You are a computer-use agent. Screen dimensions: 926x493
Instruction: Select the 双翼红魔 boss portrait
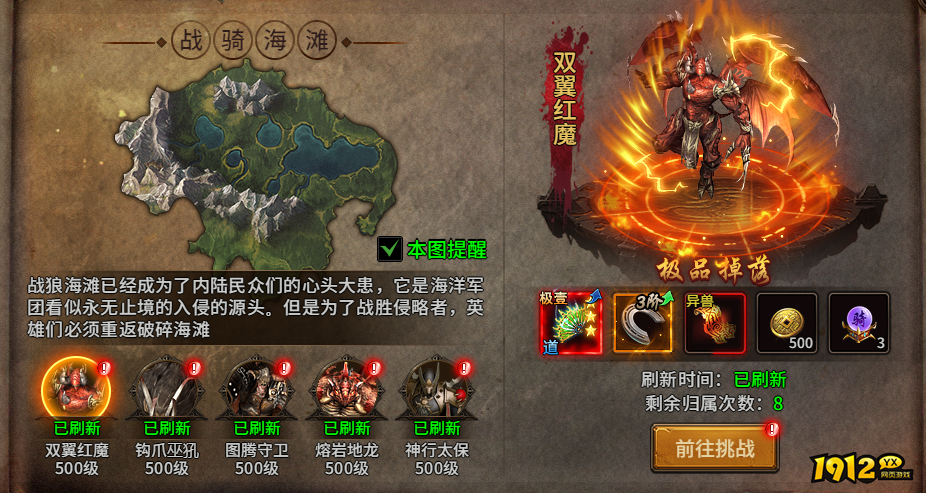[70, 388]
